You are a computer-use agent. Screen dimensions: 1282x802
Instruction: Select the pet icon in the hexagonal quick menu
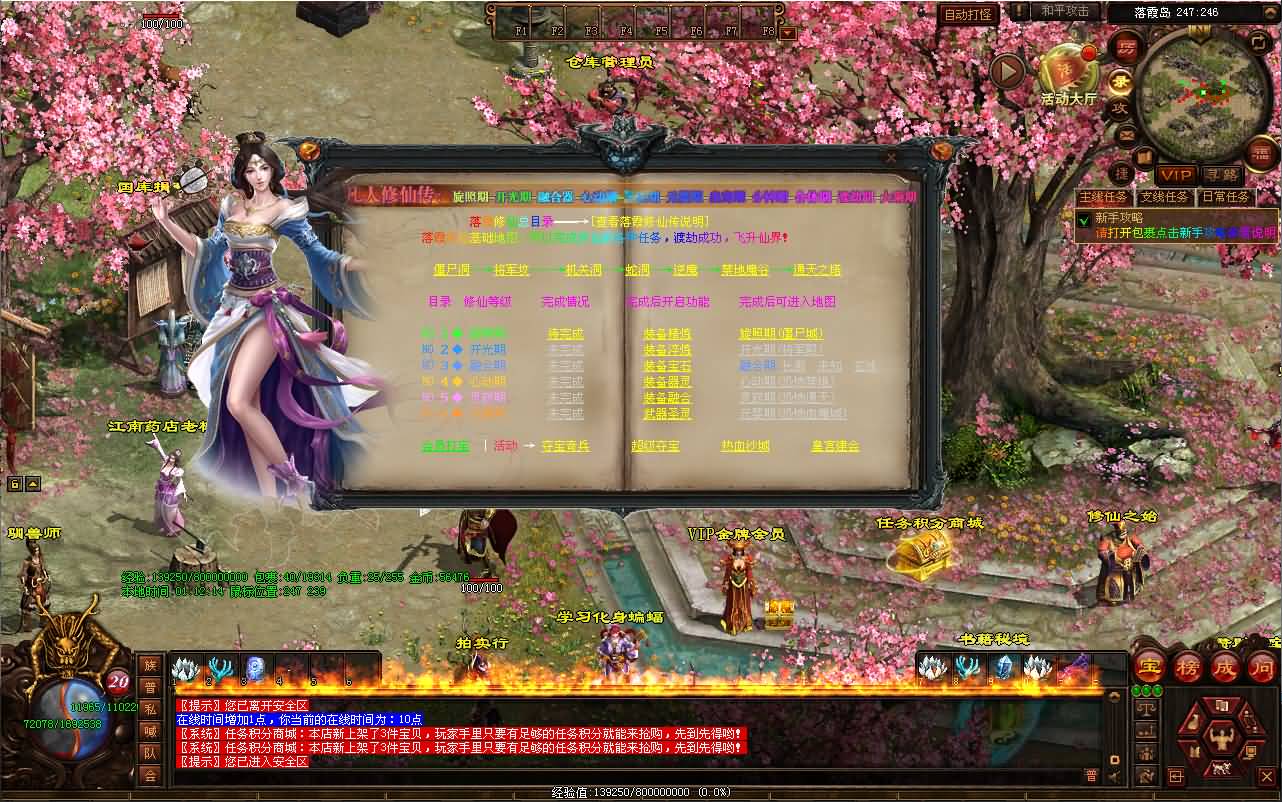click(x=1221, y=767)
